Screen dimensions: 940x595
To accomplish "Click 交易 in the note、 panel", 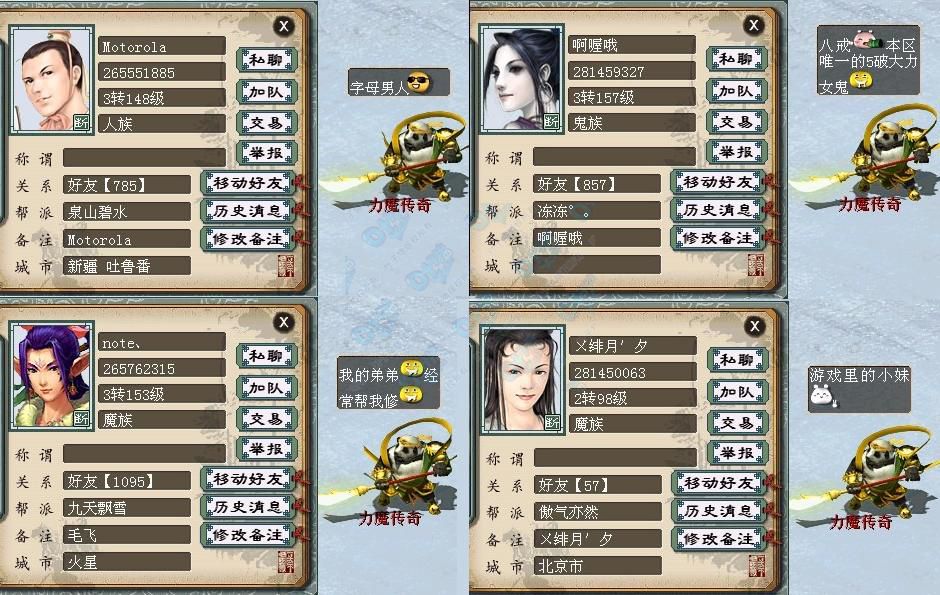I will coord(266,419).
